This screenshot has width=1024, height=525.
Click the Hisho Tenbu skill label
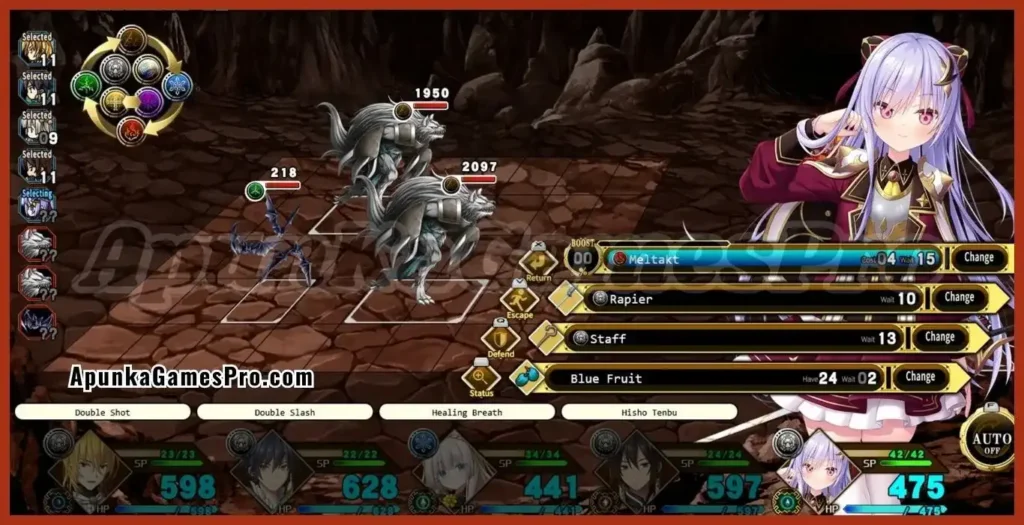pyautogui.click(x=648, y=412)
